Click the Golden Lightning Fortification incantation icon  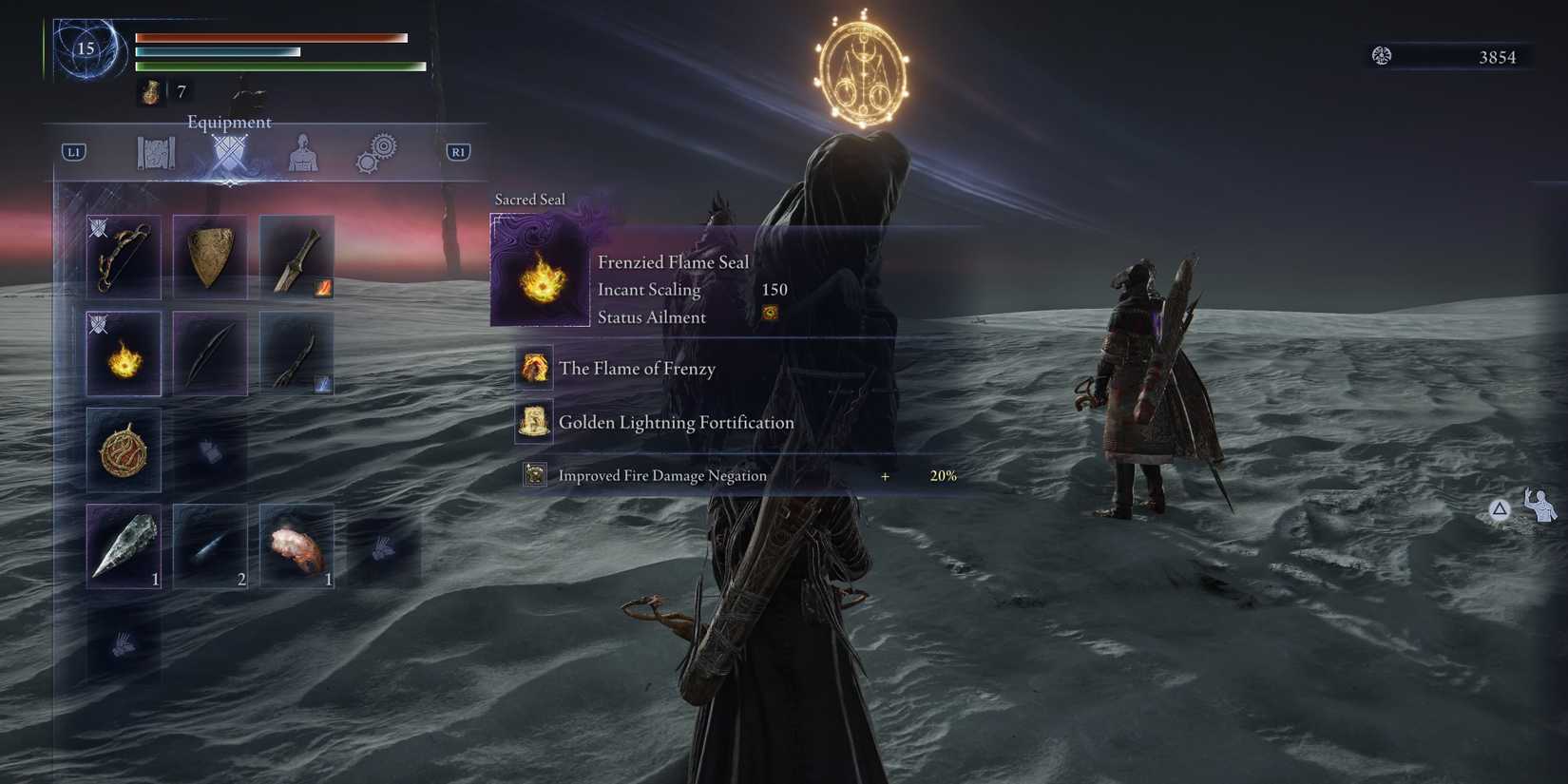(x=532, y=422)
